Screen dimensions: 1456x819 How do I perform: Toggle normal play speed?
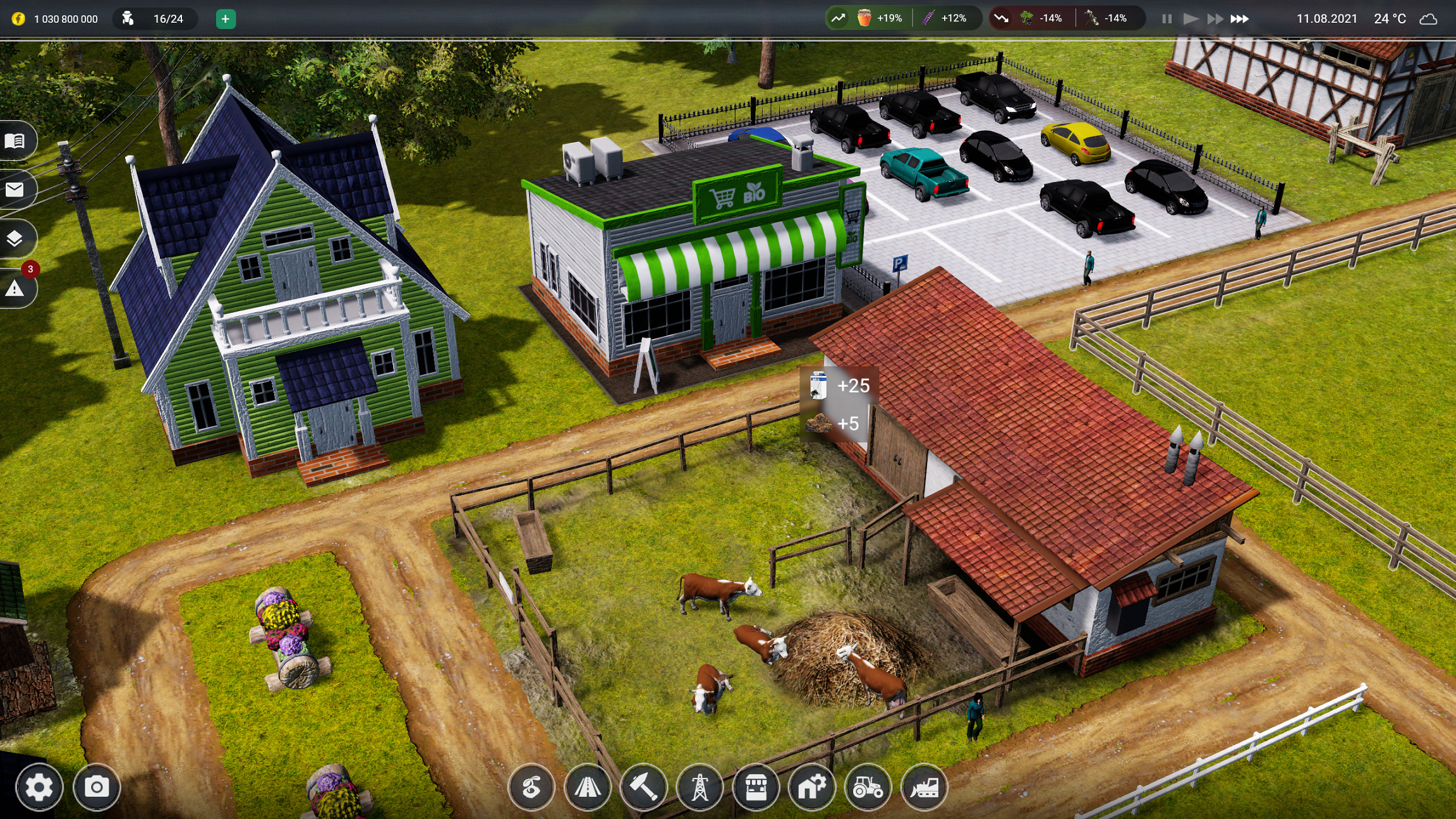(x=1191, y=18)
